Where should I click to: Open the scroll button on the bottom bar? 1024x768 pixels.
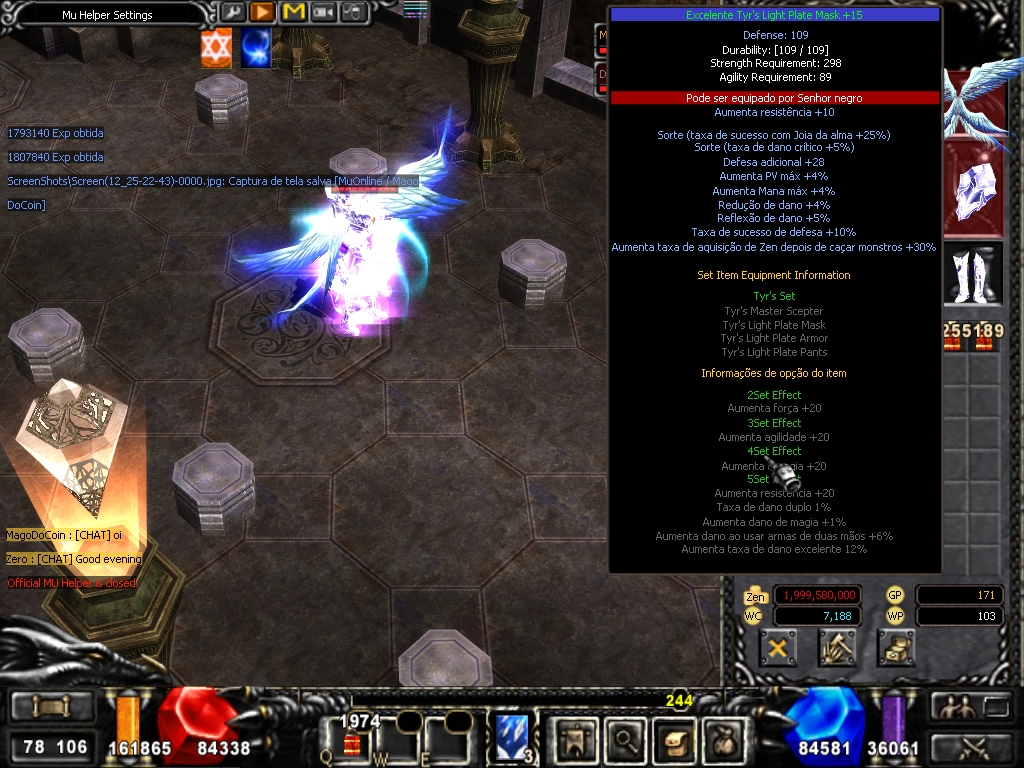pyautogui.click(x=674, y=740)
